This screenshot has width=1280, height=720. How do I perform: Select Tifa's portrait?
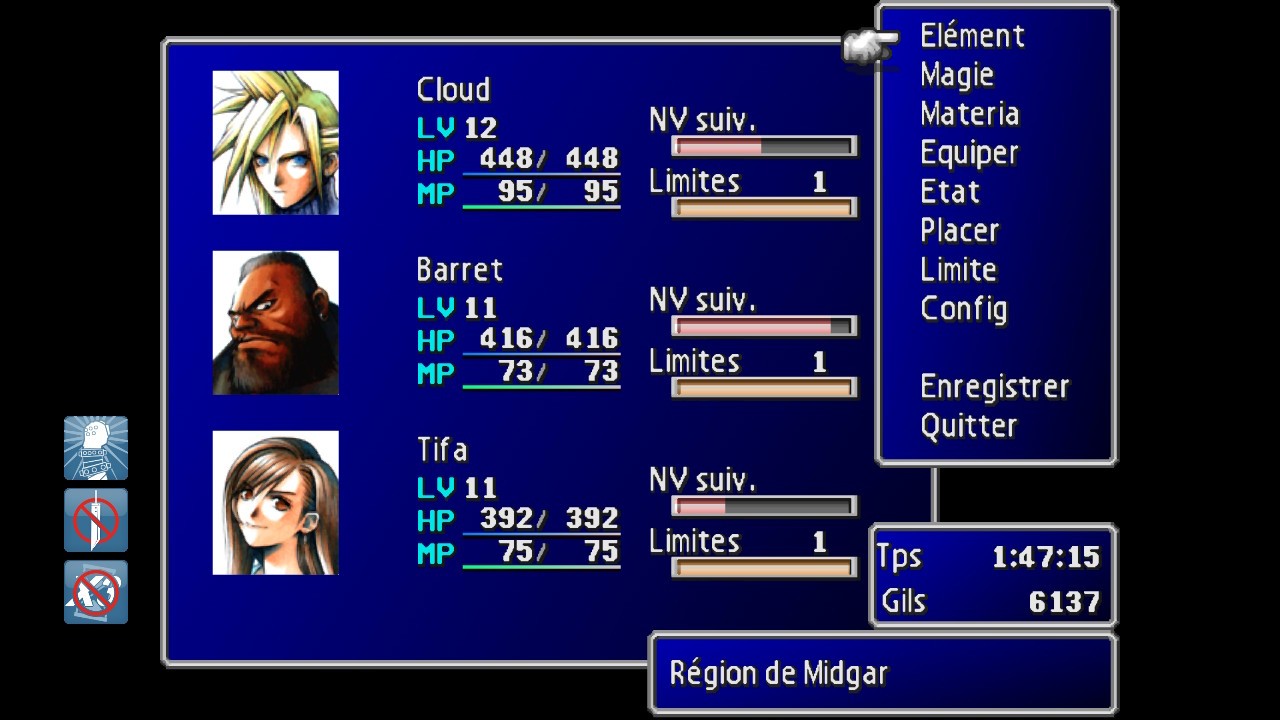(276, 503)
